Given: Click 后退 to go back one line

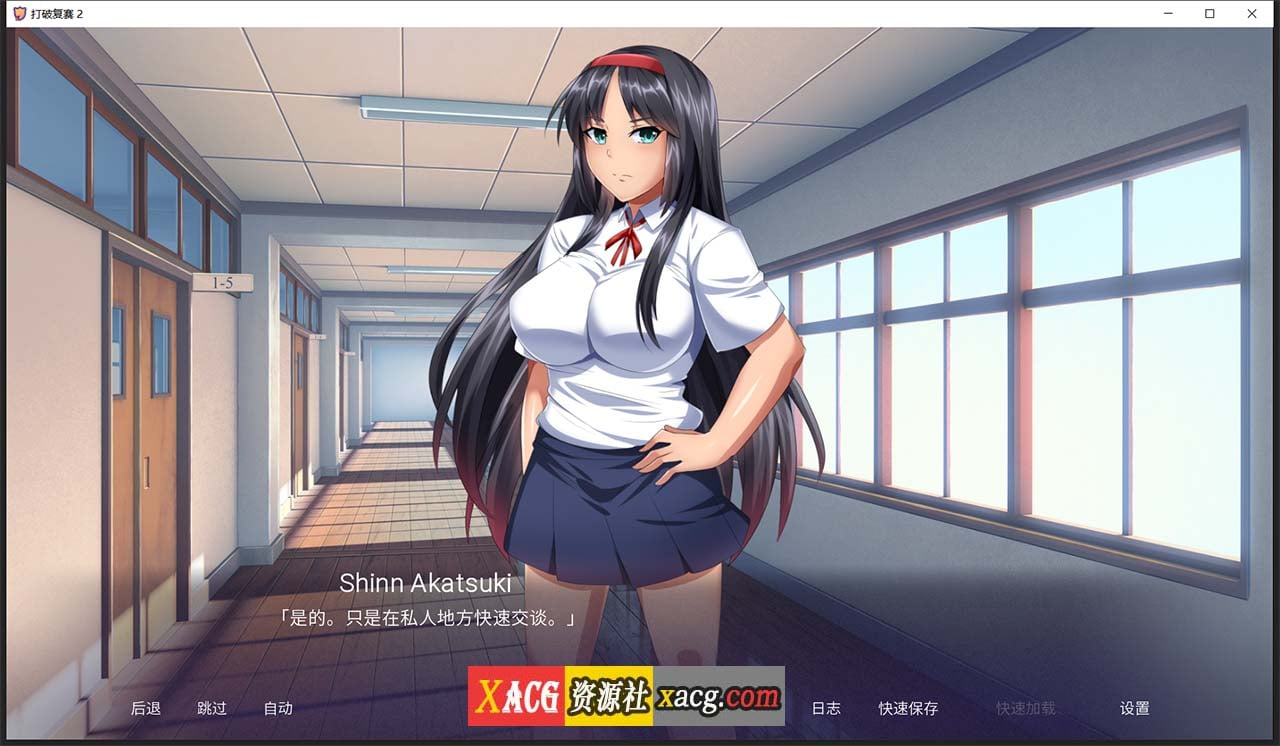Looking at the screenshot, I should tap(146, 708).
